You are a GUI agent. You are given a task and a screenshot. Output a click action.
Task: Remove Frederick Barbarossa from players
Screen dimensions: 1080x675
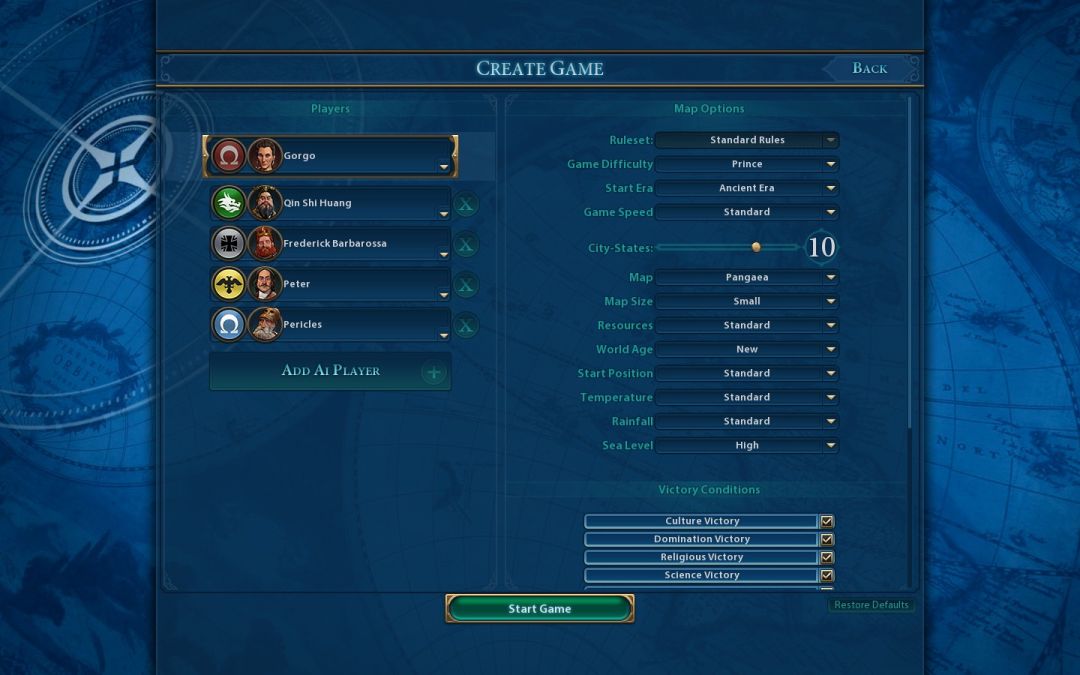tap(466, 245)
